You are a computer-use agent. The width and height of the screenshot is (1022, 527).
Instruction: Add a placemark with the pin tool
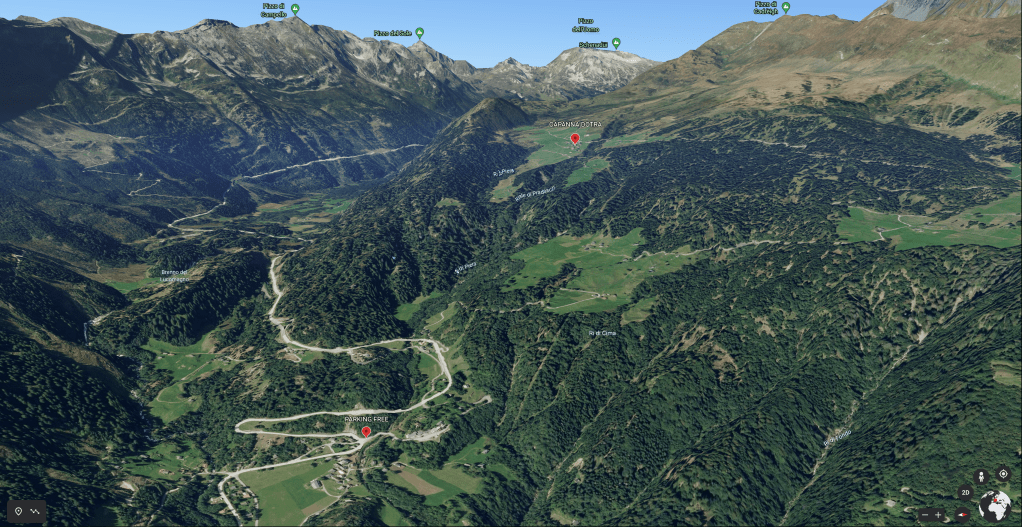pyautogui.click(x=18, y=511)
